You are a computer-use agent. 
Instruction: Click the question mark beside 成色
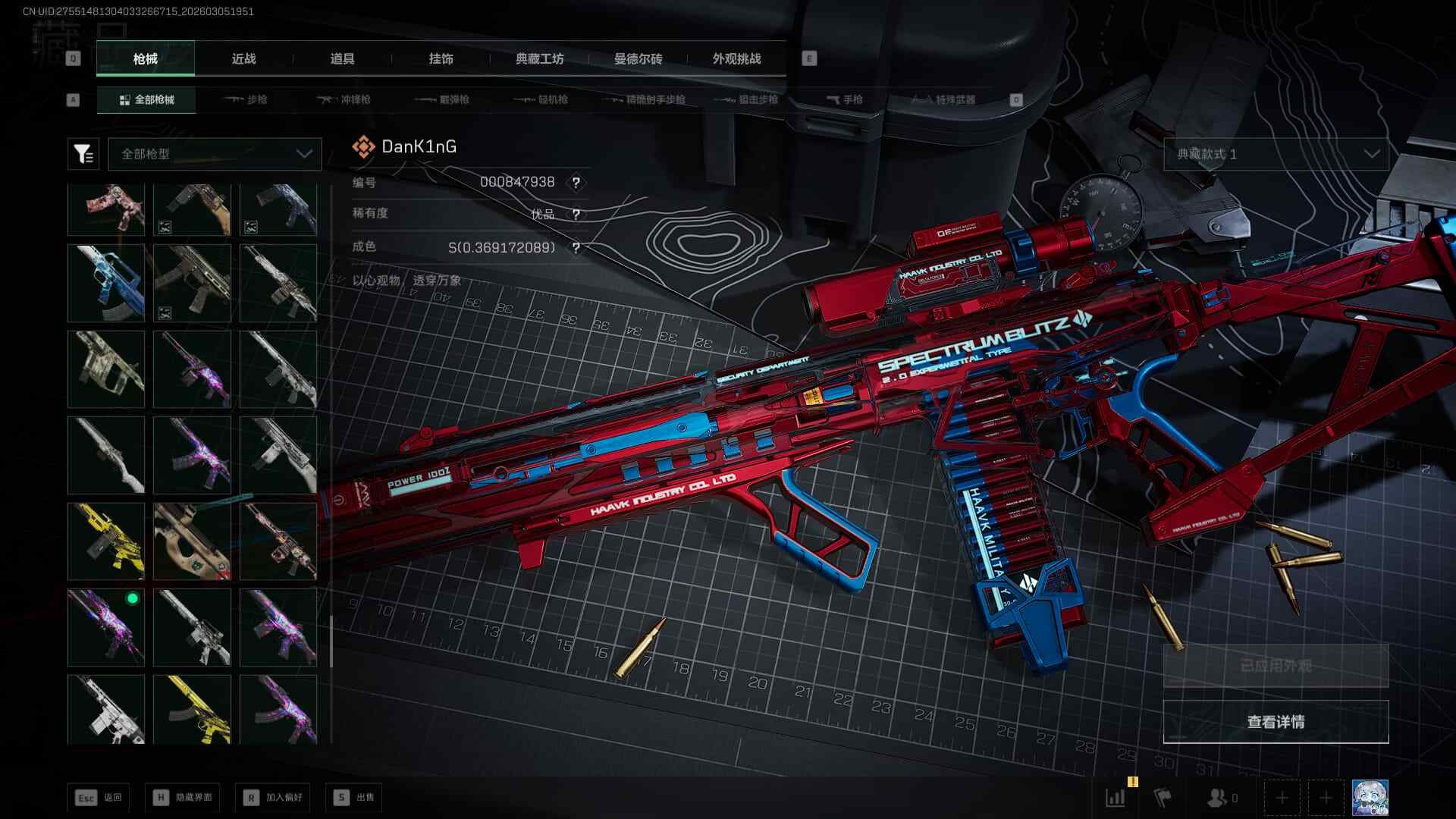[576, 248]
